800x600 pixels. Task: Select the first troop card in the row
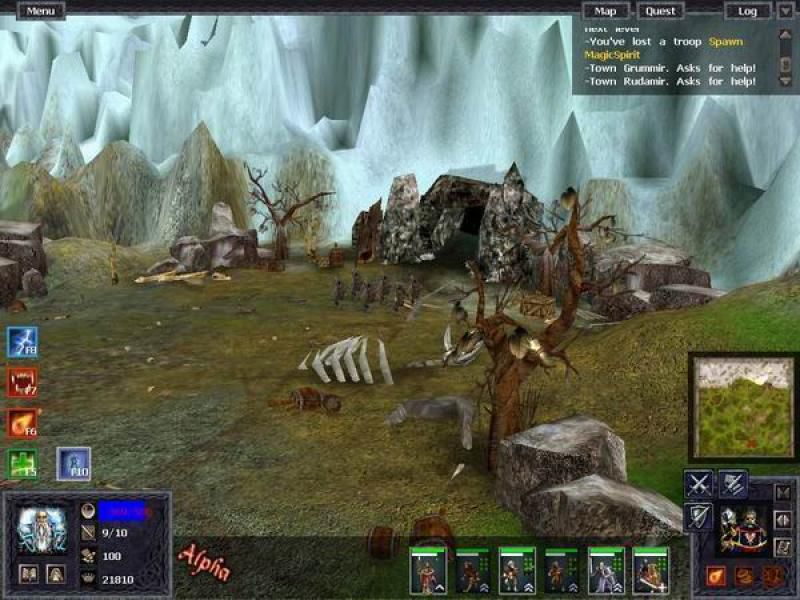427,571
